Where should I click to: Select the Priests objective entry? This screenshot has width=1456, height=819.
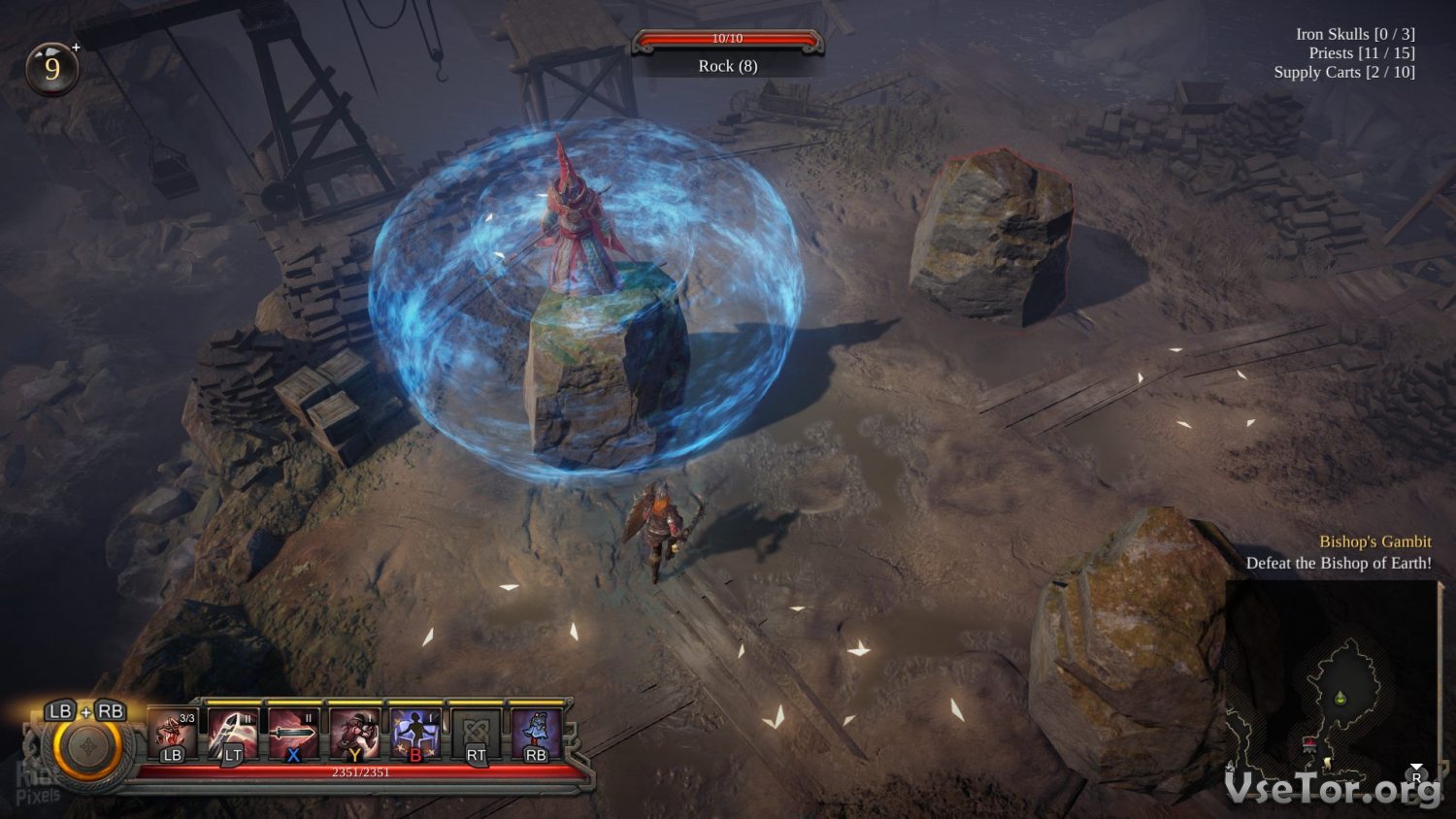click(1361, 53)
